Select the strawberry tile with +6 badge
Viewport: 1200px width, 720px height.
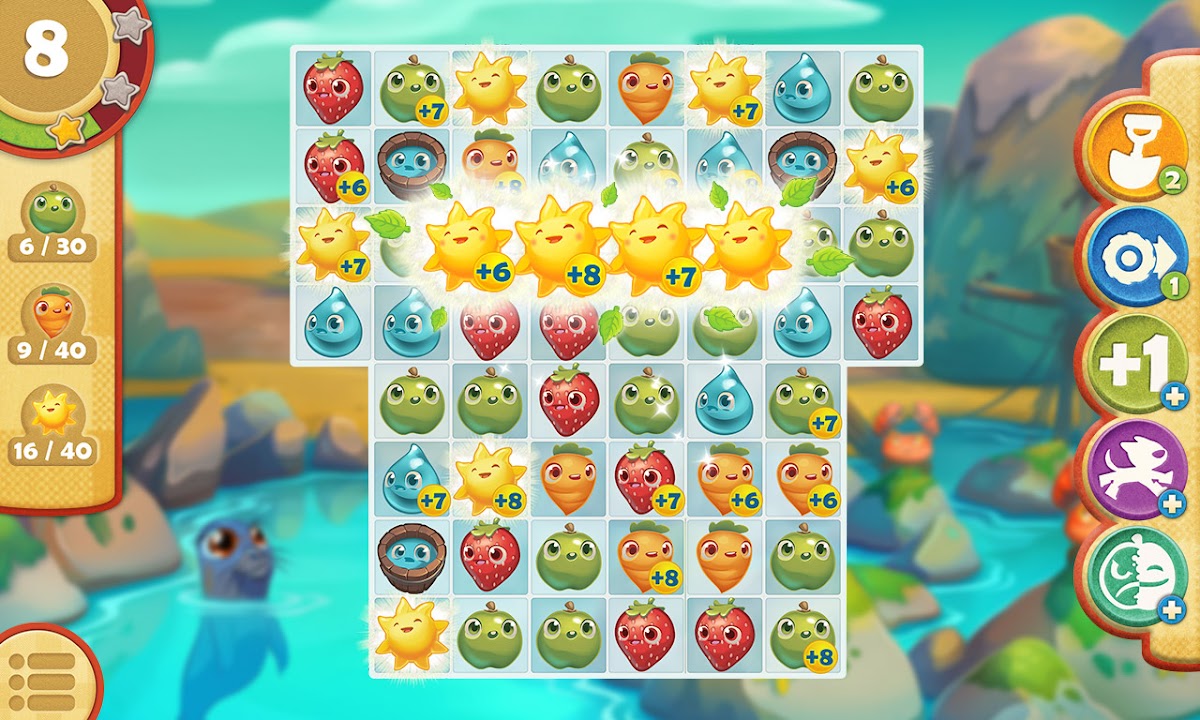tap(333, 165)
